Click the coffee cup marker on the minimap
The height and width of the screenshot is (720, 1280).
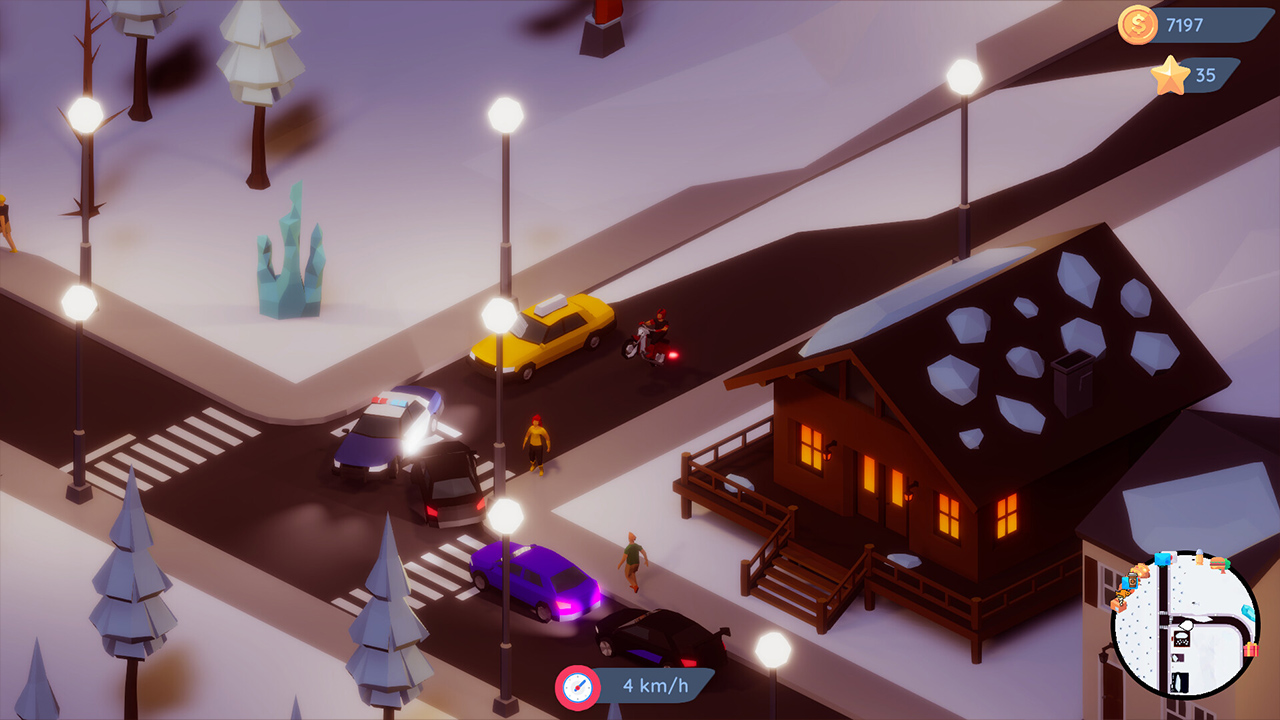(x=1133, y=580)
